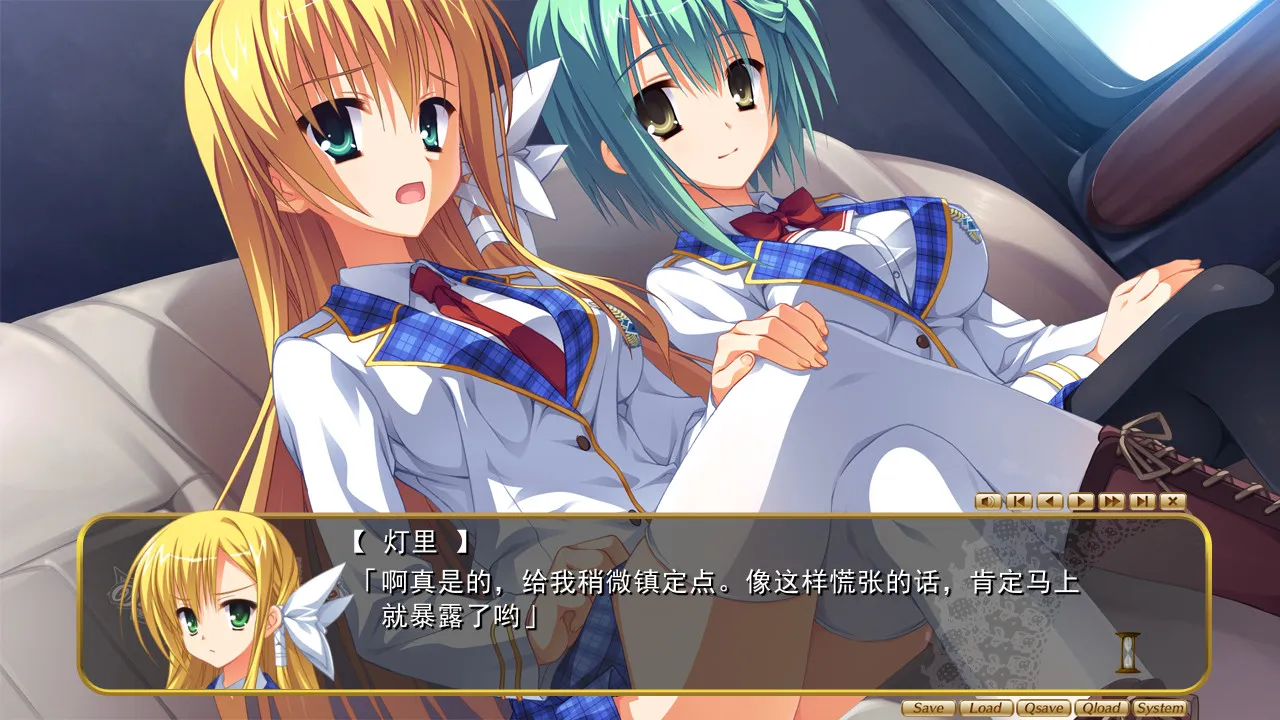Fast-forward text with the double-arrow icon
The height and width of the screenshot is (720, 1280).
[1111, 500]
